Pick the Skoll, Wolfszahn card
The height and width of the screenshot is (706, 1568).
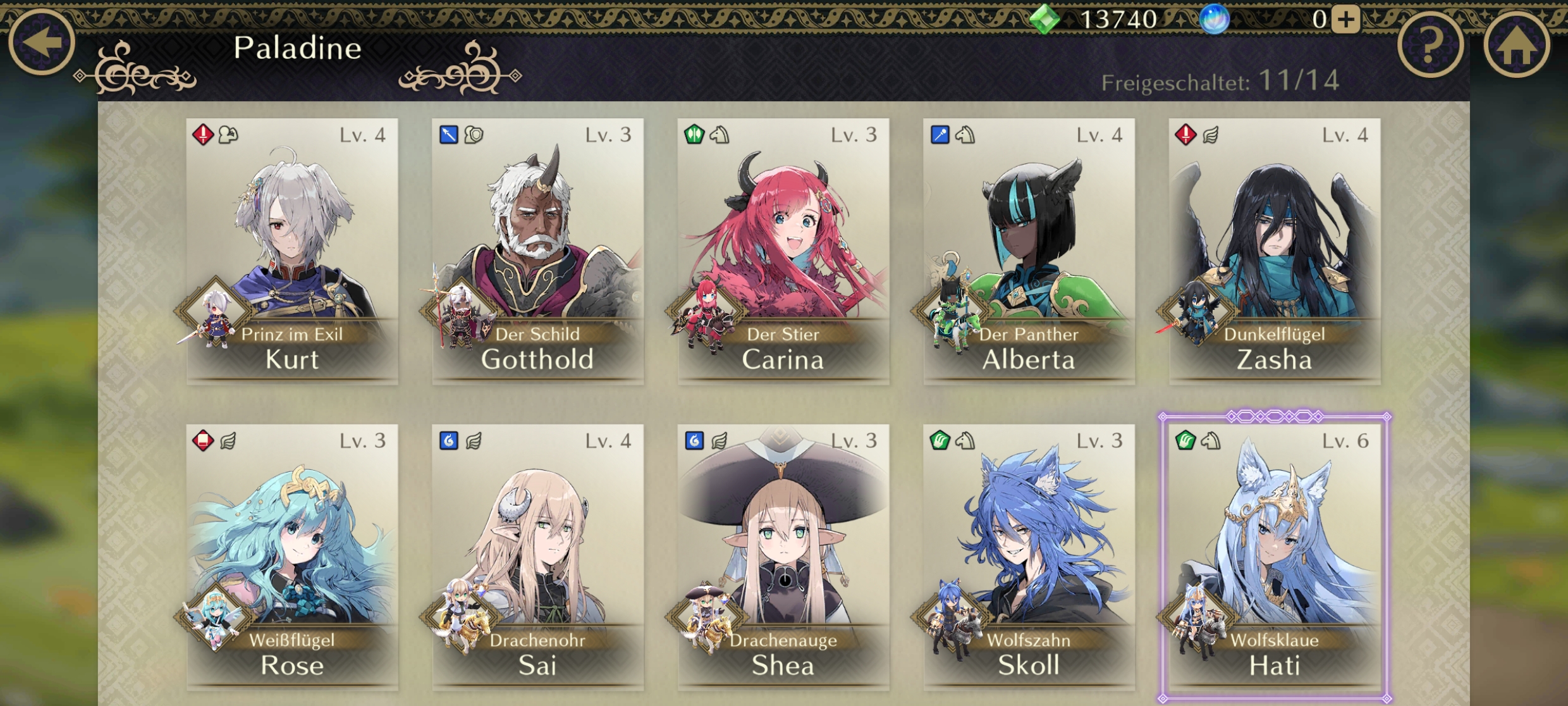[x=1029, y=557]
